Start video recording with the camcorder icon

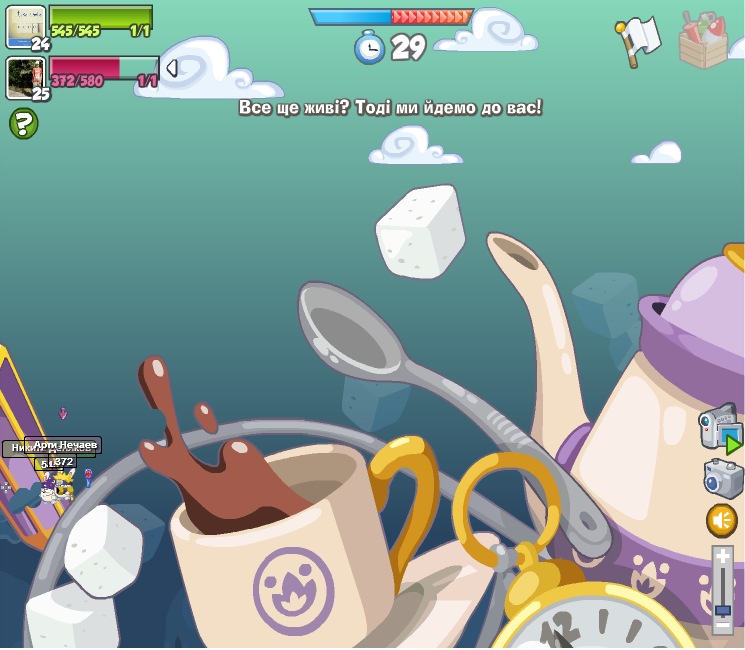[x=720, y=428]
